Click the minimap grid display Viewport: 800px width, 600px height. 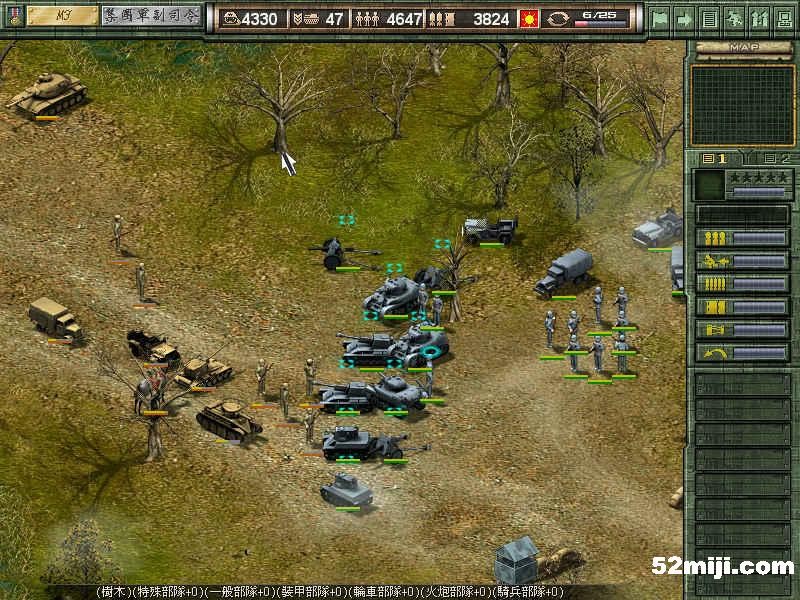tap(741, 103)
